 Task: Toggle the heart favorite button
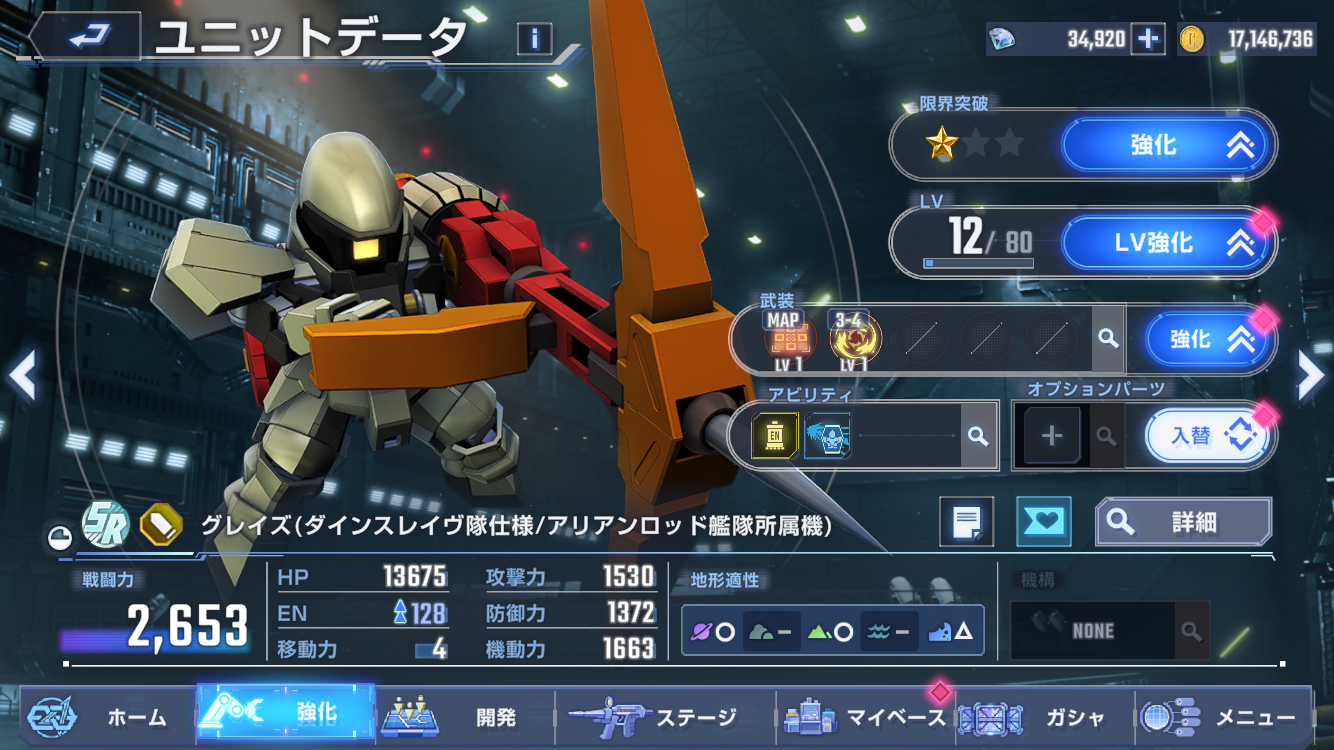coord(1043,521)
